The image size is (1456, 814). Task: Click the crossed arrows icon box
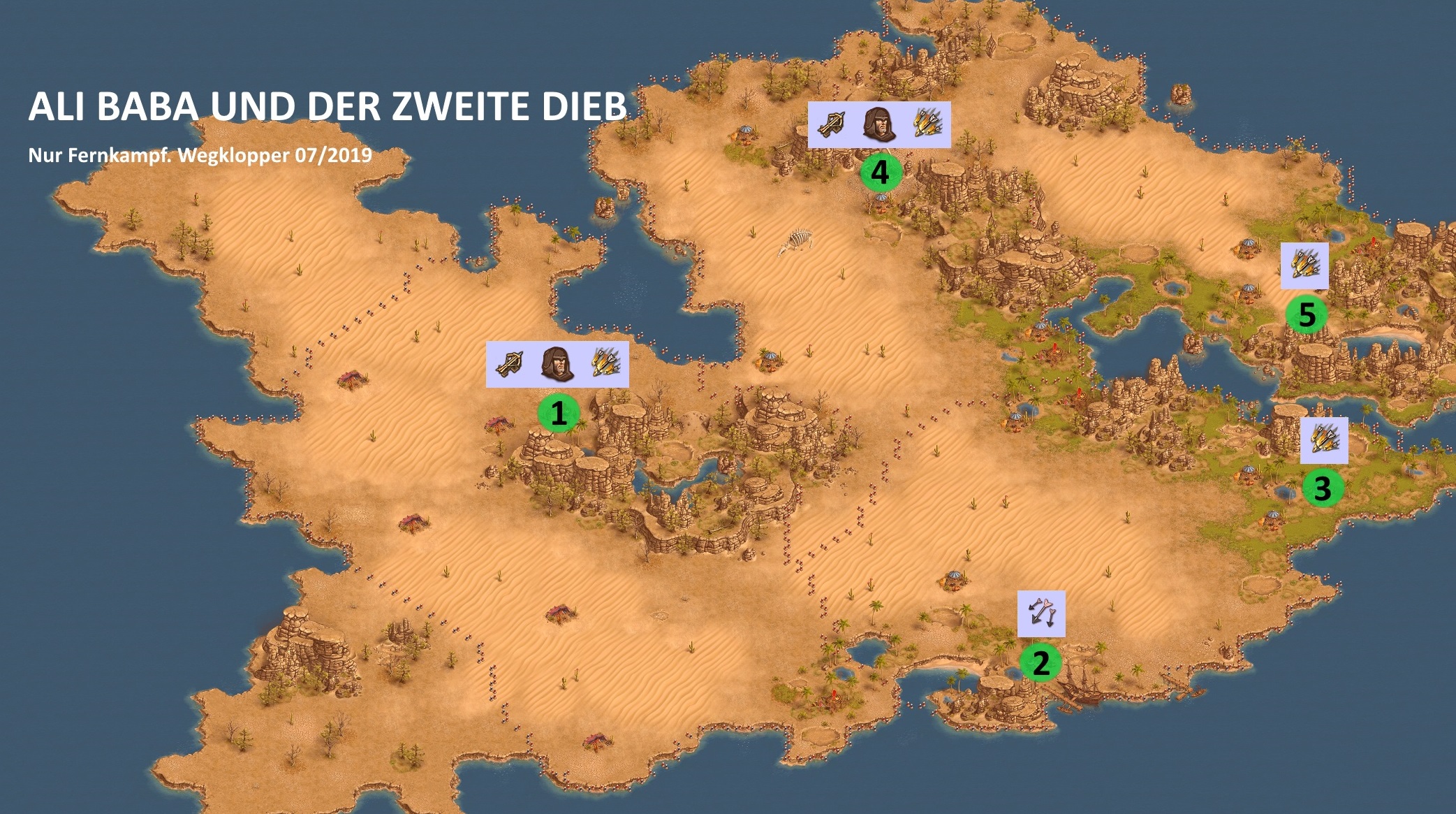tap(1041, 613)
